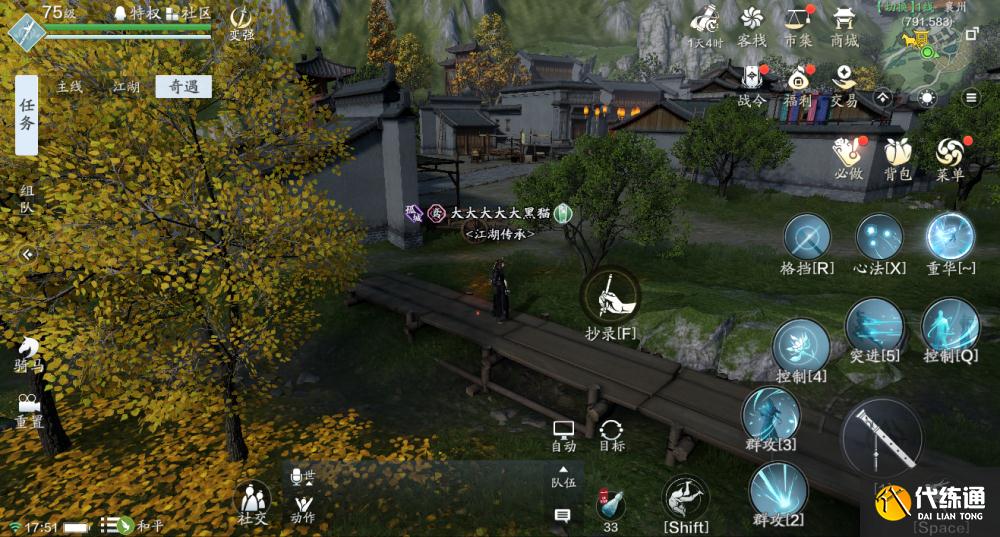This screenshot has height=537, width=1000.
Task: Open the 商城 shop
Action: (x=844, y=26)
